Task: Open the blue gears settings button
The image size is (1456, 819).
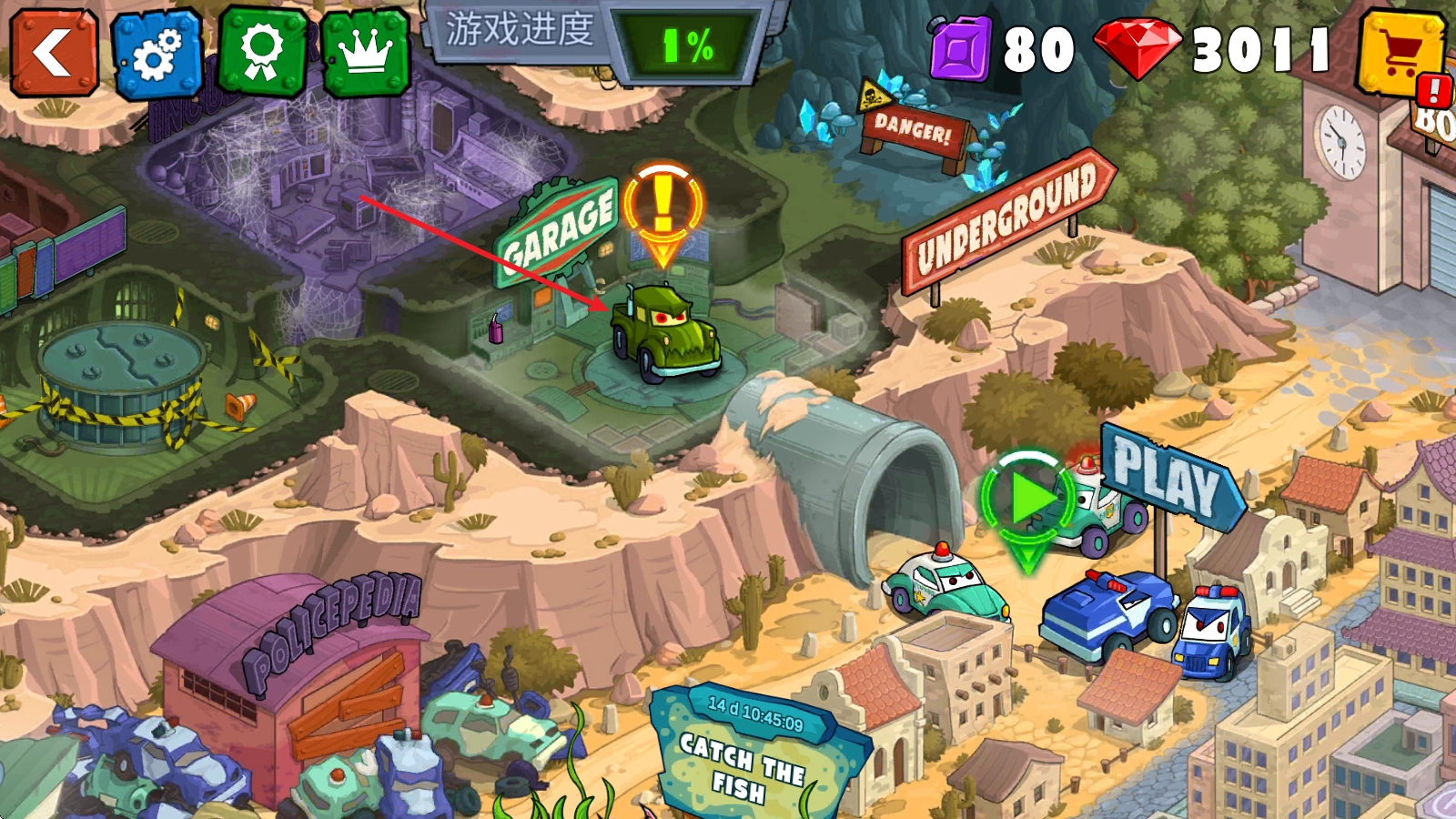Action: pyautogui.click(x=157, y=55)
